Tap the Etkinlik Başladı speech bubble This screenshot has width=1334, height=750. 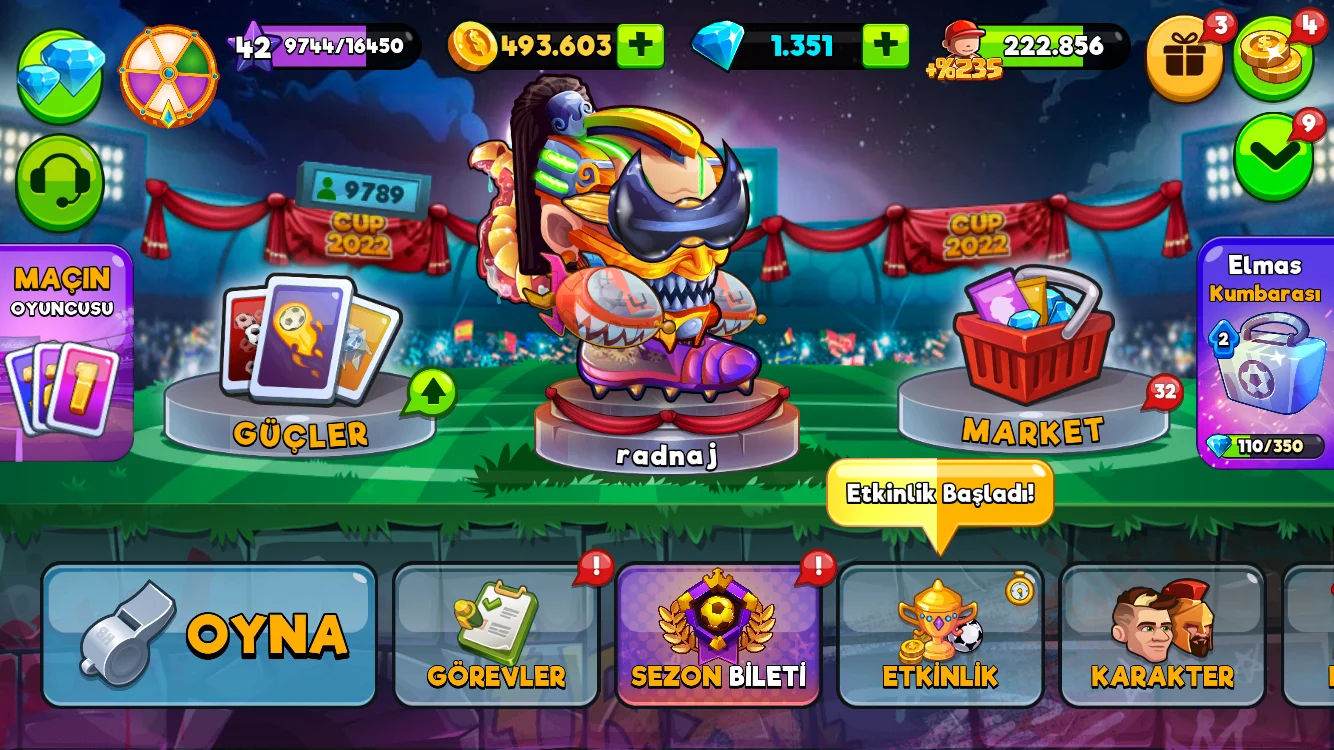939,494
